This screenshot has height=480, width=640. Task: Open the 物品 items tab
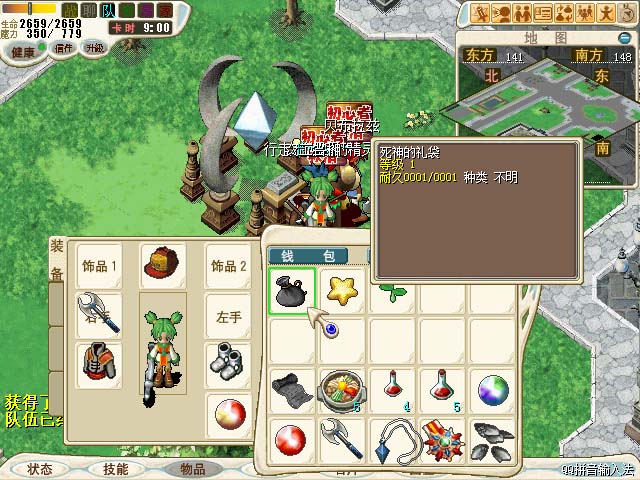click(192, 468)
